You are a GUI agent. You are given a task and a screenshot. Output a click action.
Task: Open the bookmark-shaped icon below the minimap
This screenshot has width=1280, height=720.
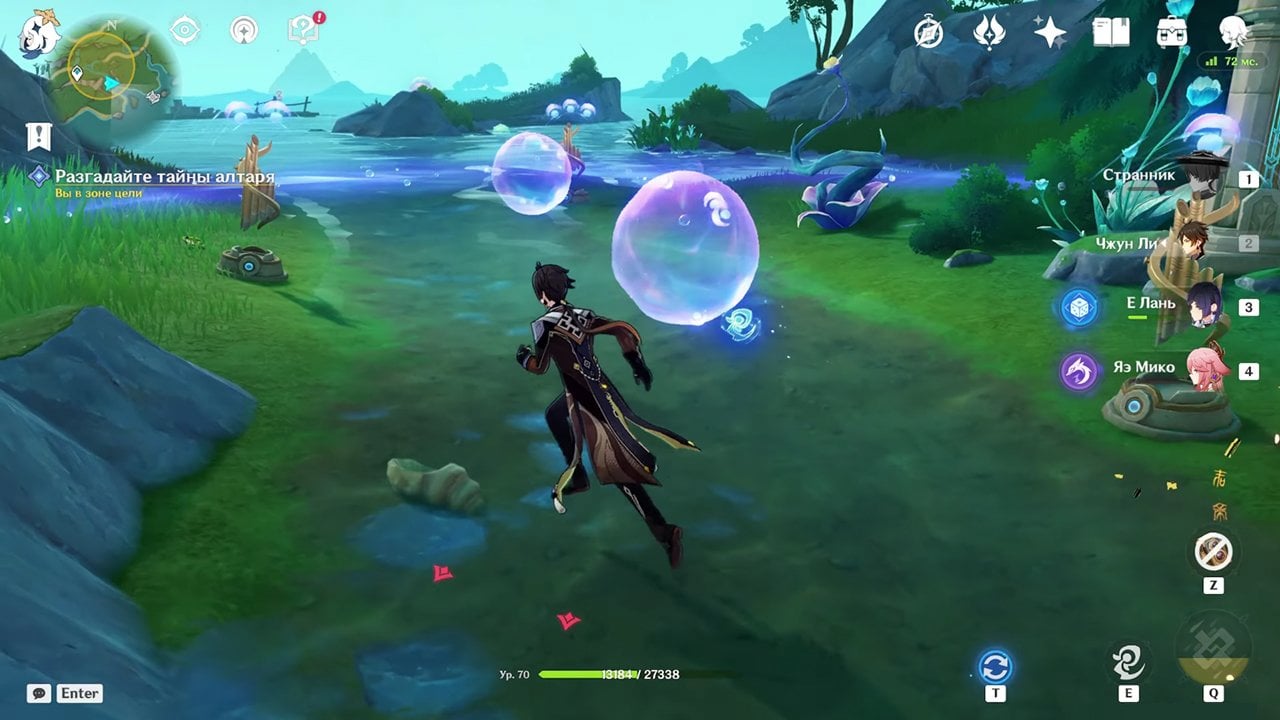39,137
